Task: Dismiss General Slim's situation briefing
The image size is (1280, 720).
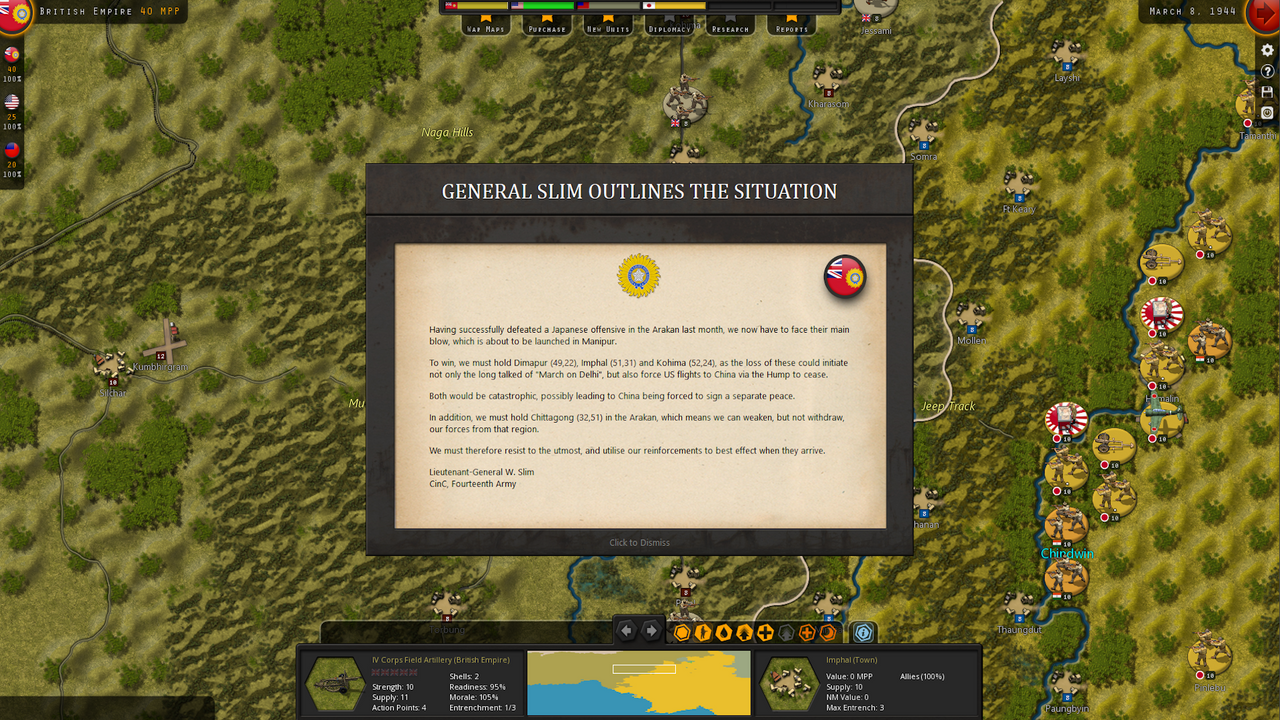Action: [639, 542]
